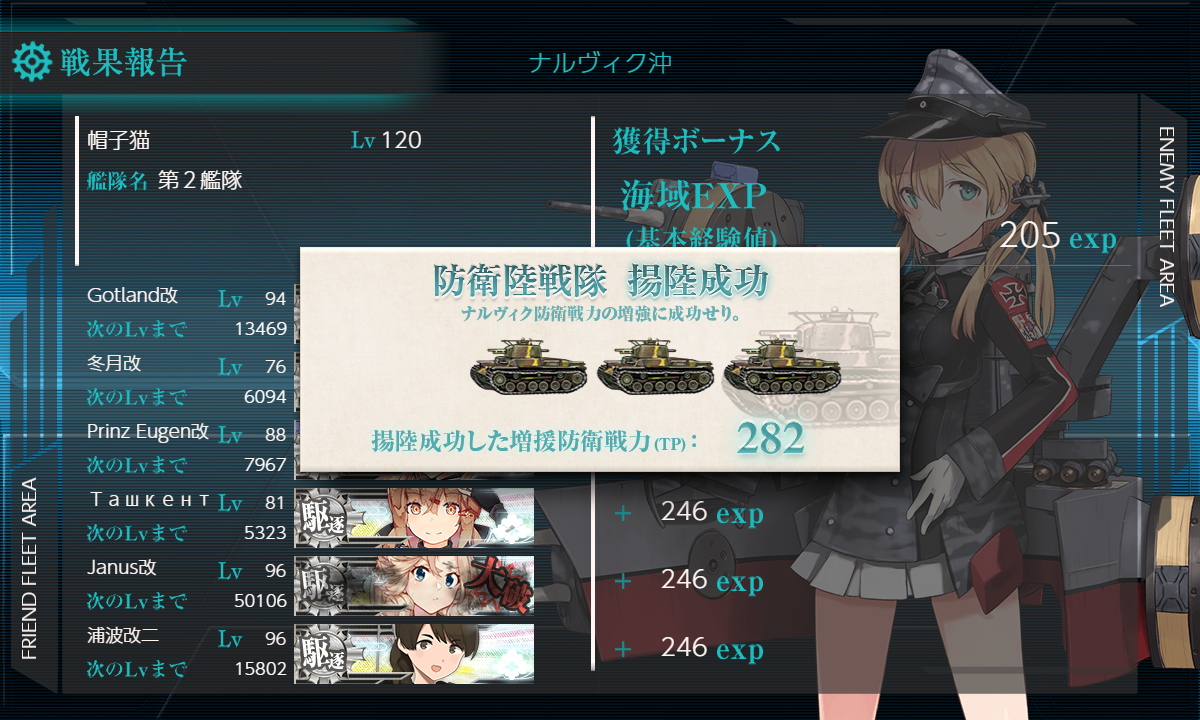This screenshot has width=1200, height=720.
Task: Select the 浦波改二 ship banner
Action: point(414,652)
